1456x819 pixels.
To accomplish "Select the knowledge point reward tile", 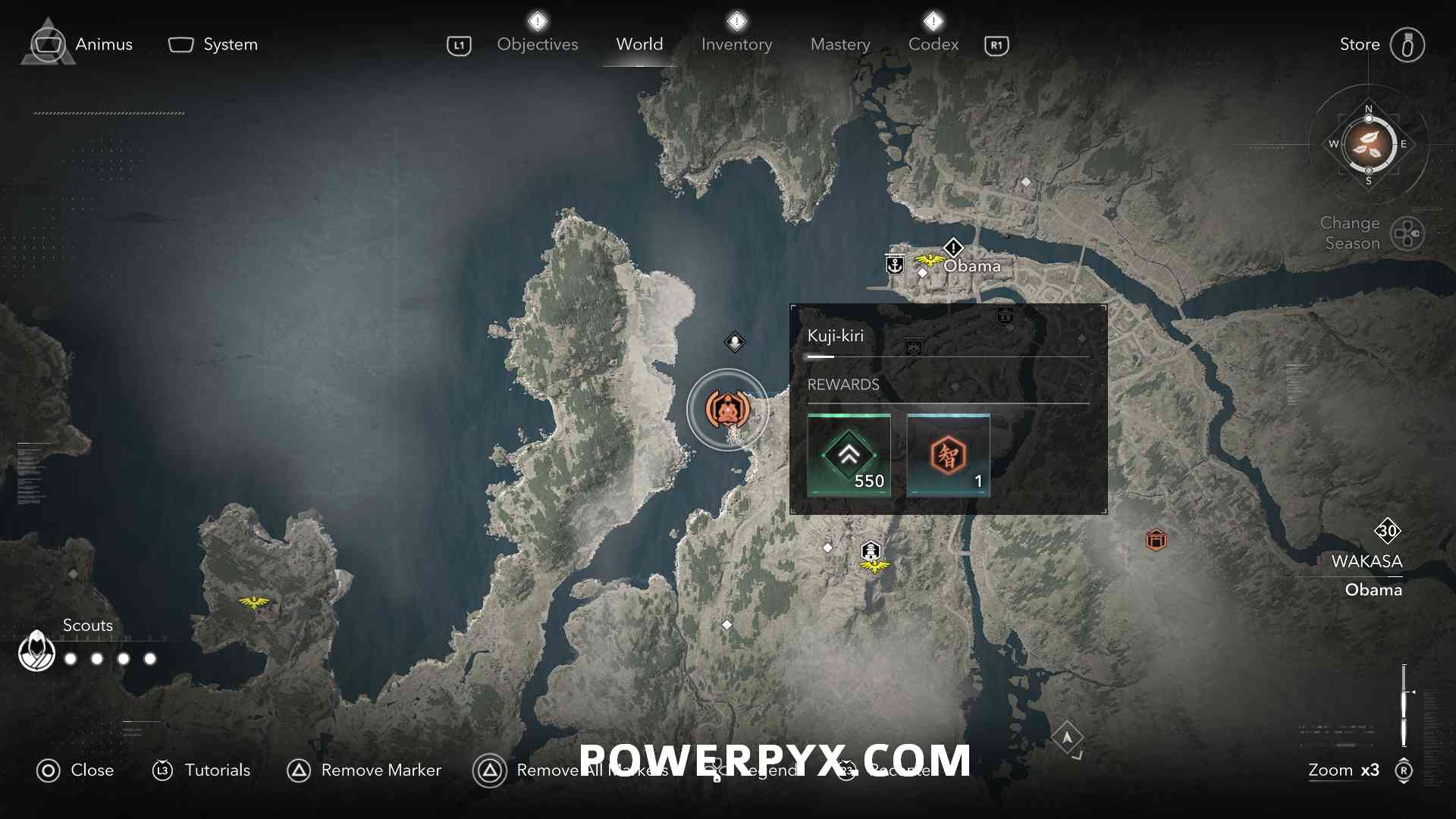I will point(948,455).
